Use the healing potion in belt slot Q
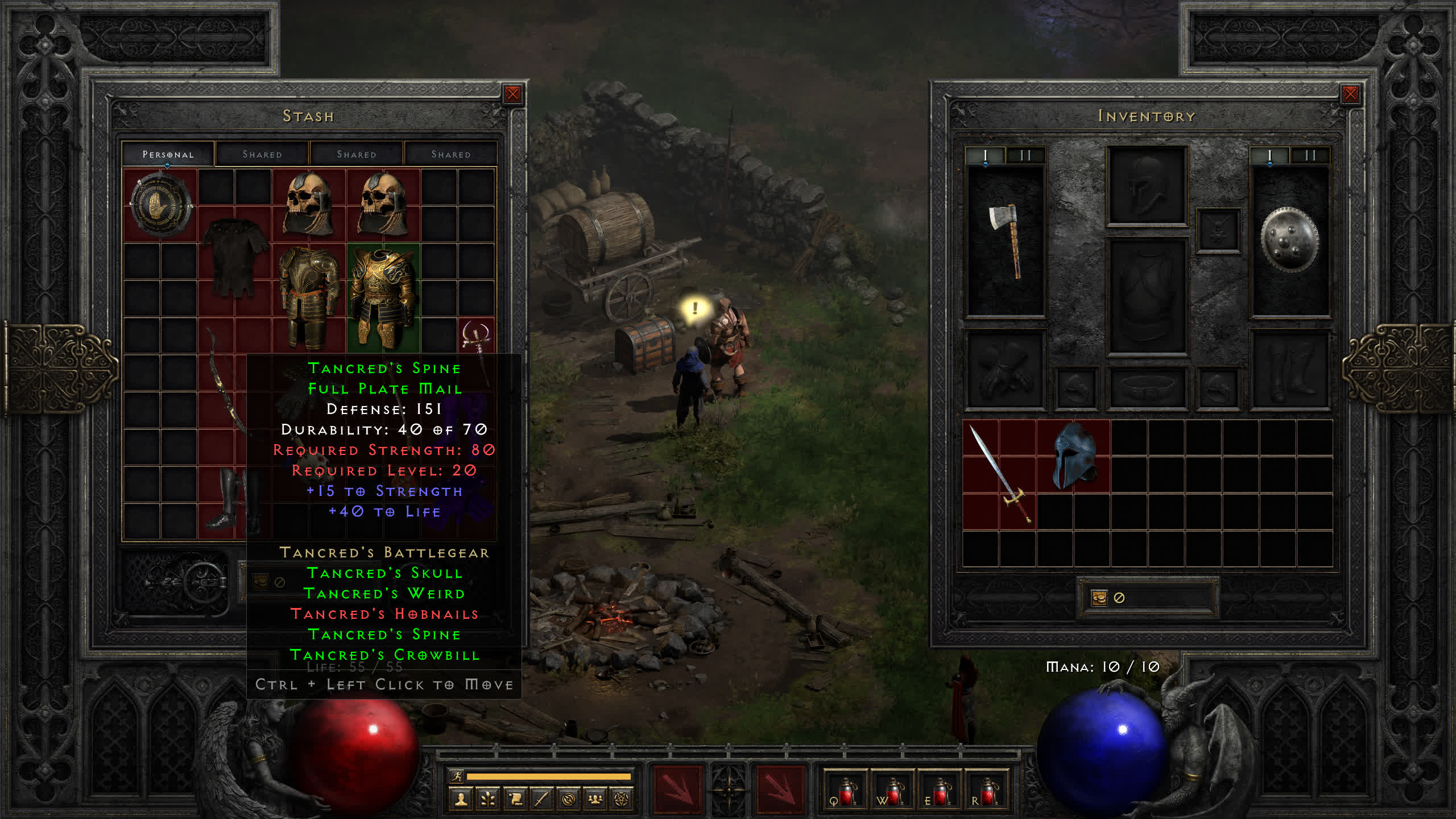Screen dimensions: 1456x819 tap(845, 791)
